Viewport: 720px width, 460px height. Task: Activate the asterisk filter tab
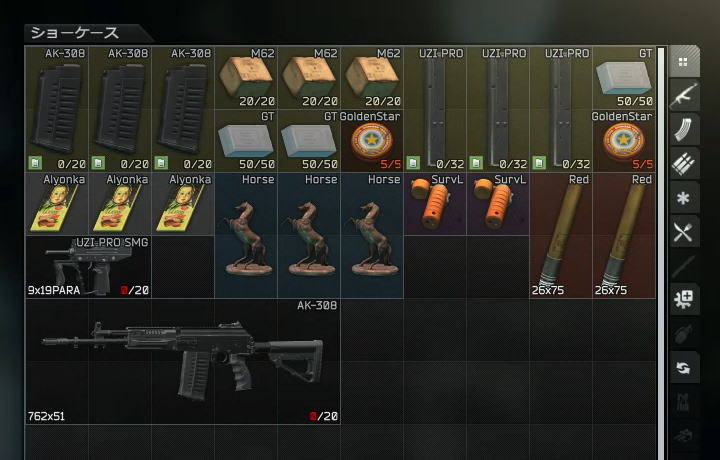[x=684, y=198]
